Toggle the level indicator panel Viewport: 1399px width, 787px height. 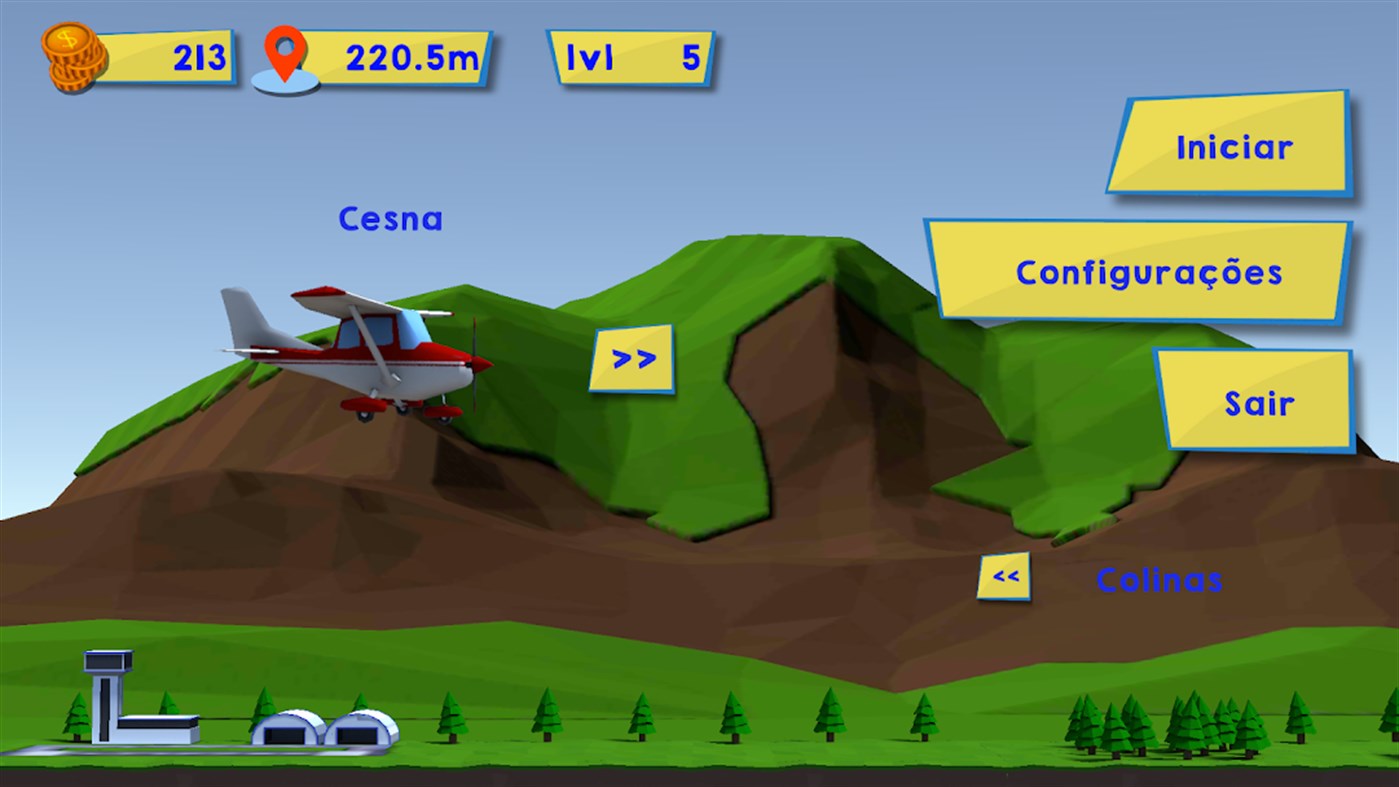pyautogui.click(x=632, y=58)
